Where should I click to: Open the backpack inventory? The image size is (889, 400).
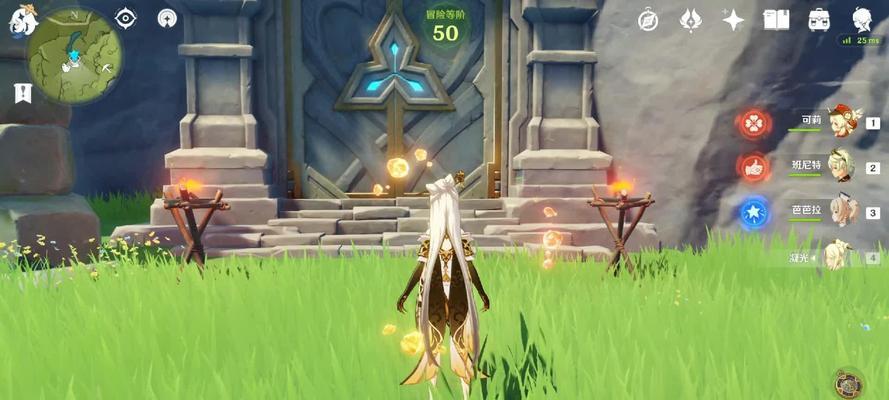[x=819, y=19]
